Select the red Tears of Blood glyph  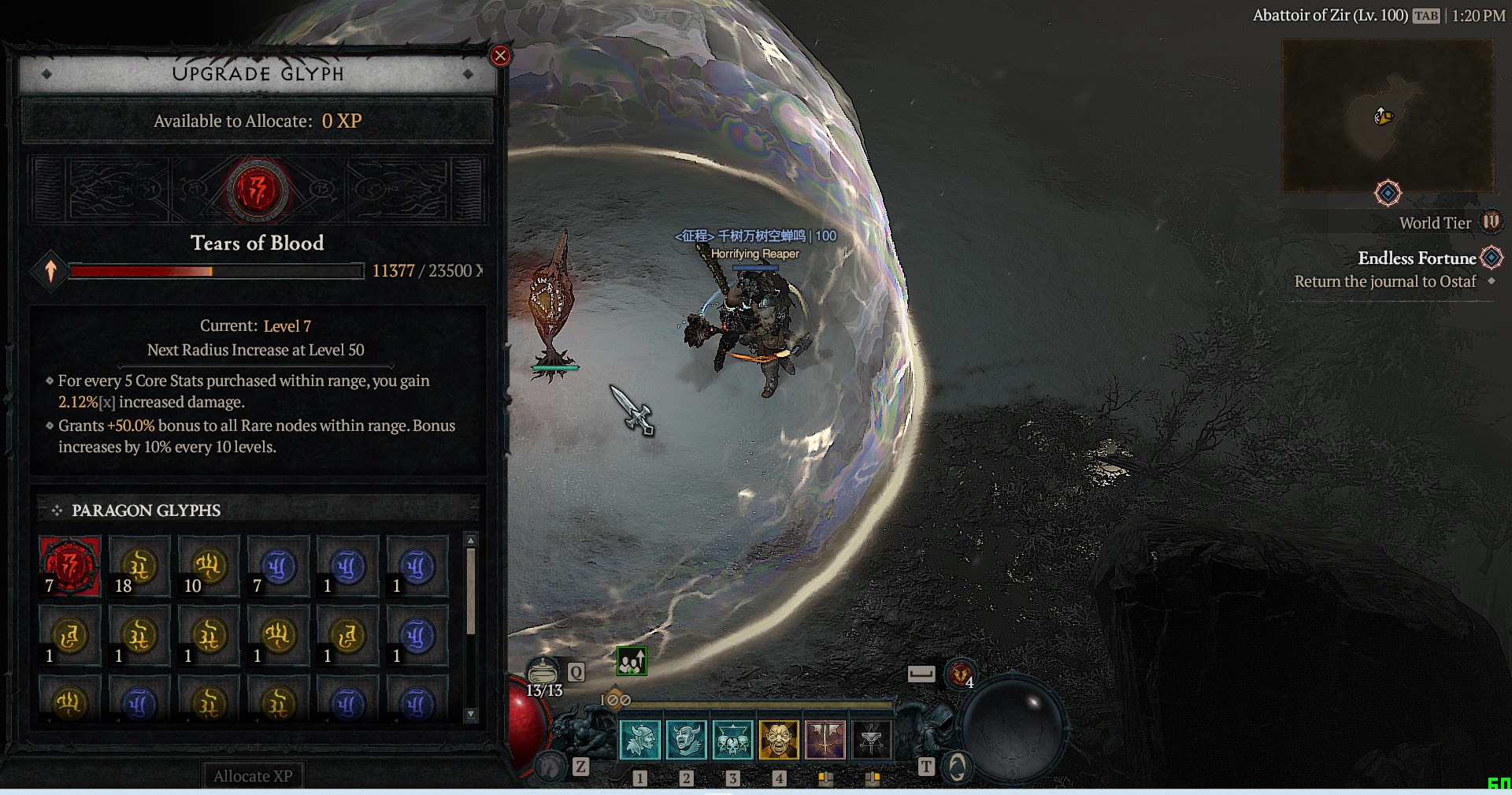70,566
